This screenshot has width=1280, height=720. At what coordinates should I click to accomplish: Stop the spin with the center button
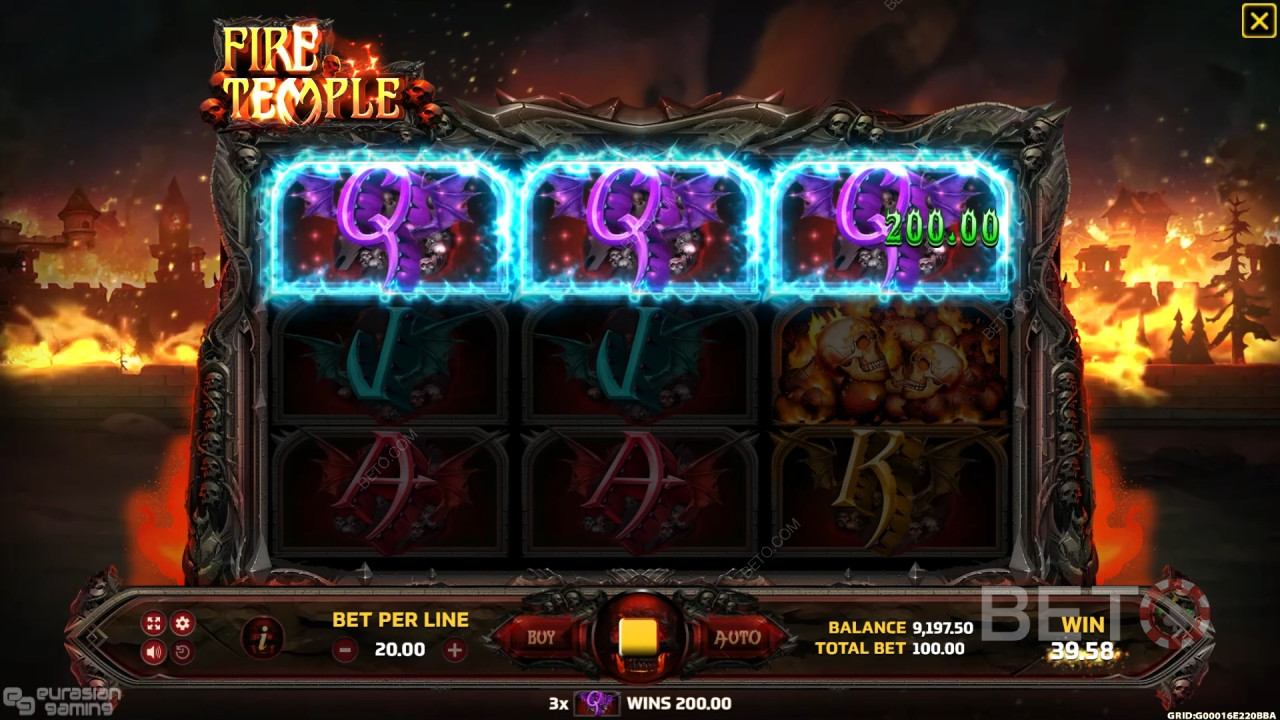click(638, 637)
